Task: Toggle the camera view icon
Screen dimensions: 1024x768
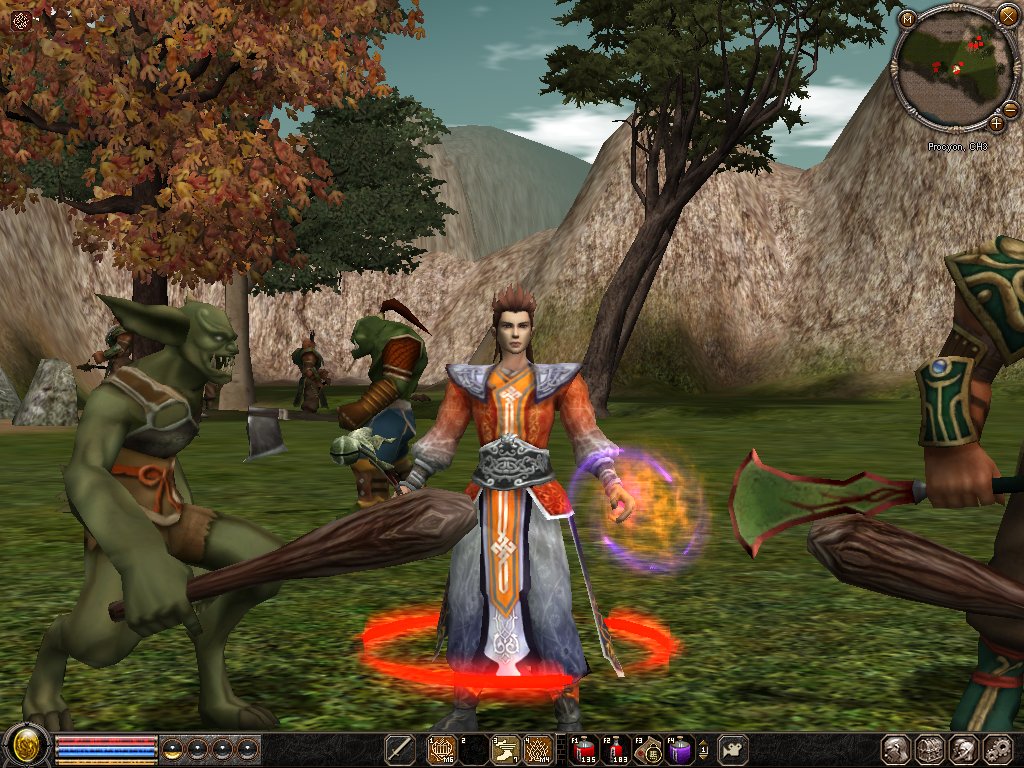Action: [734, 749]
